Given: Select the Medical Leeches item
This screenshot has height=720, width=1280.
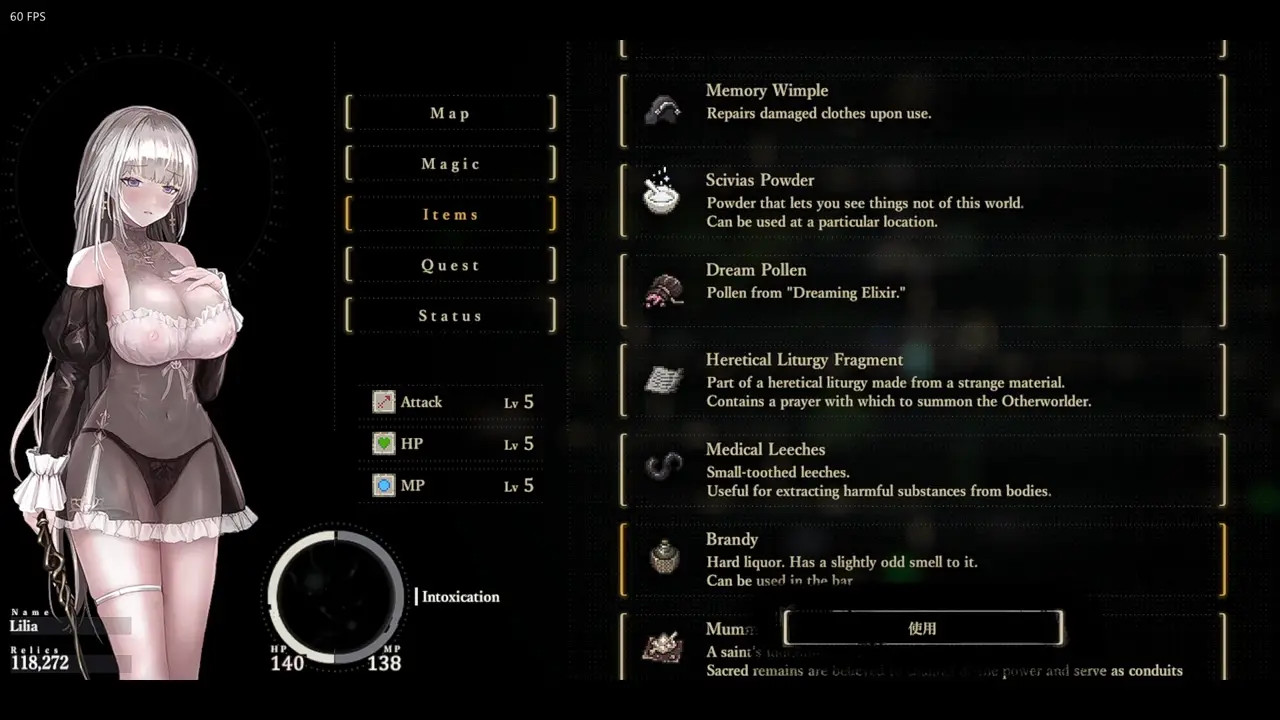Looking at the screenshot, I should (922, 470).
